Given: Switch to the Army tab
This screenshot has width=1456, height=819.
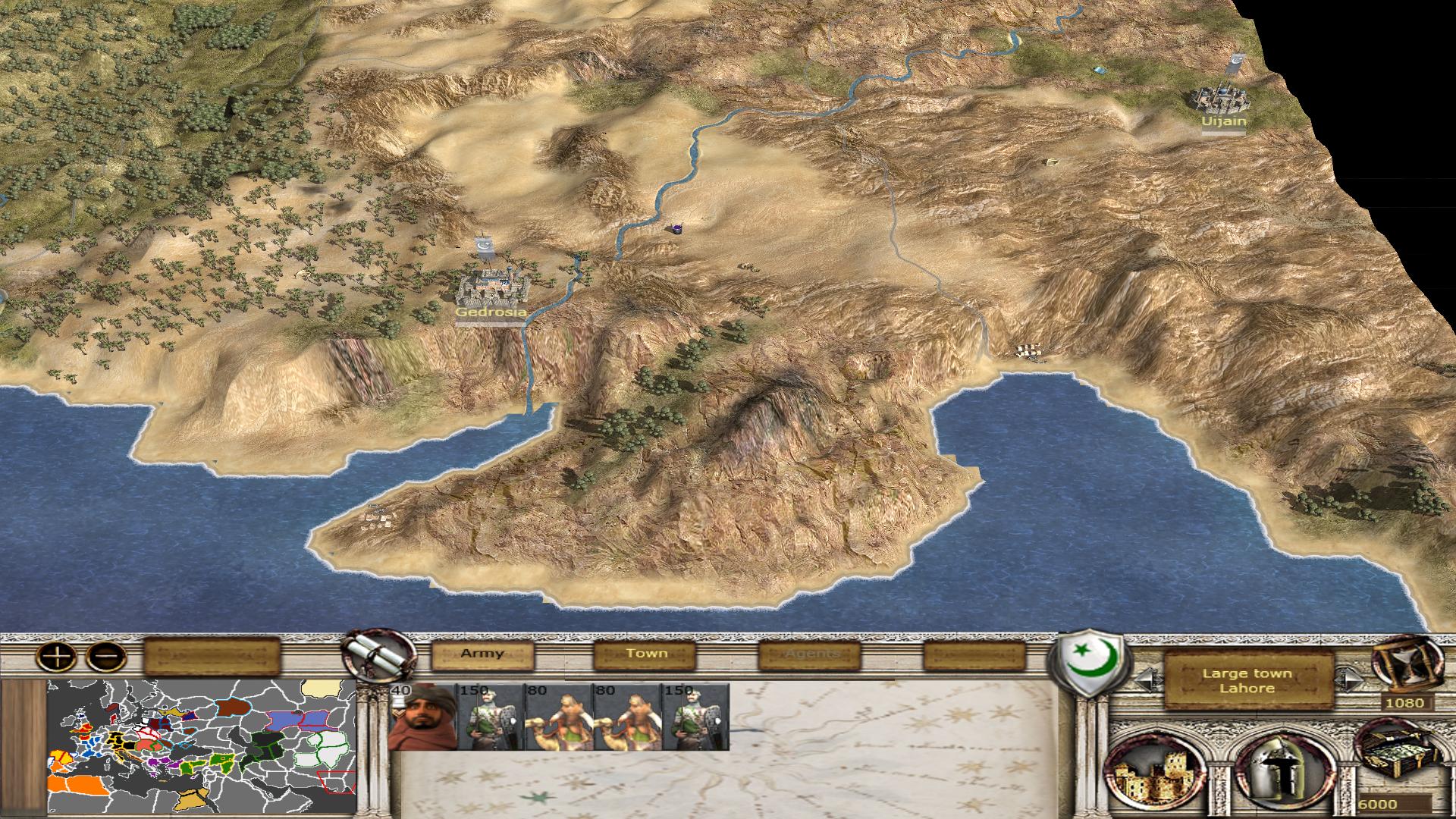Looking at the screenshot, I should 482,654.
